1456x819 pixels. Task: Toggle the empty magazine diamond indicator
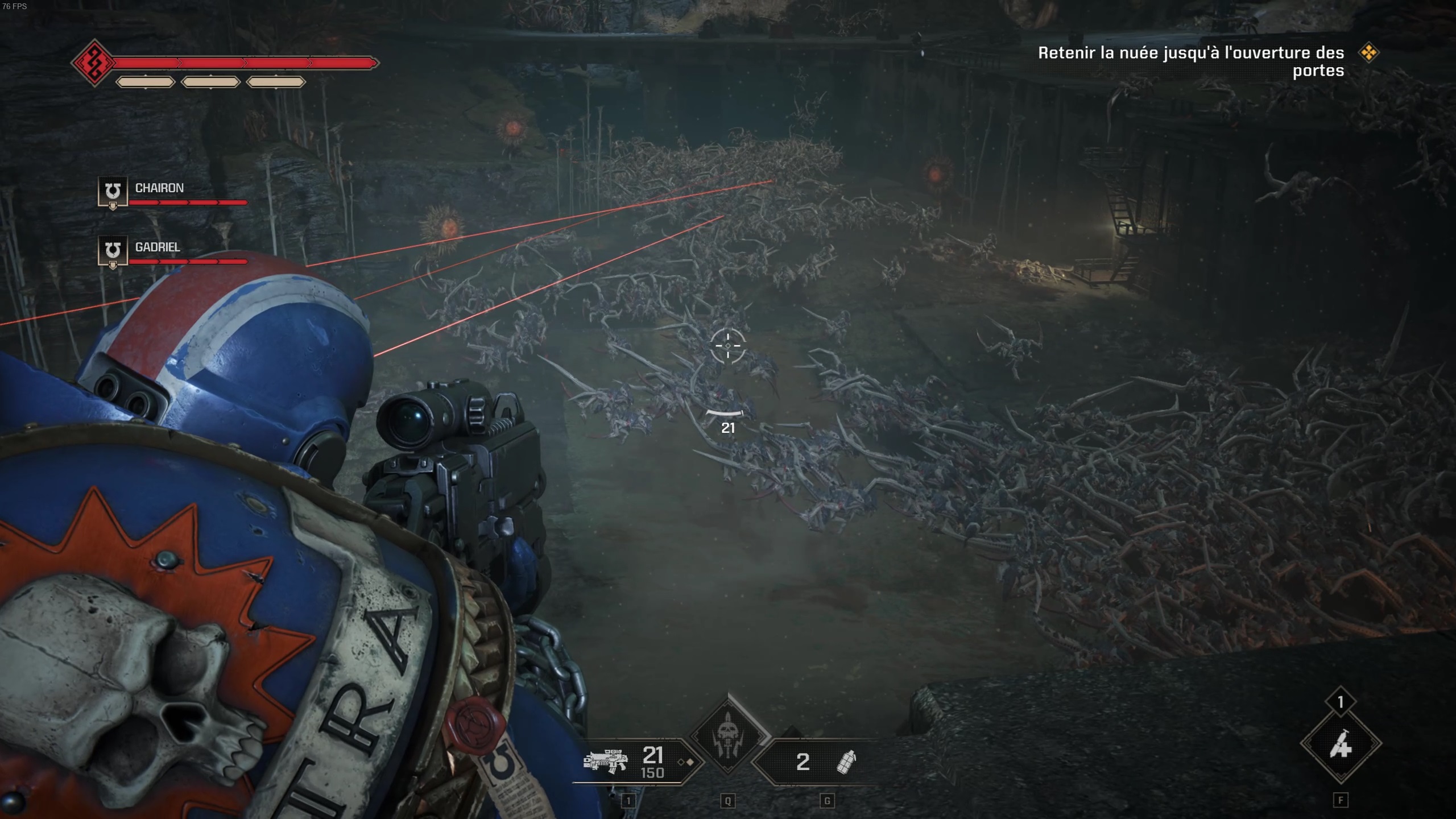[x=681, y=762]
